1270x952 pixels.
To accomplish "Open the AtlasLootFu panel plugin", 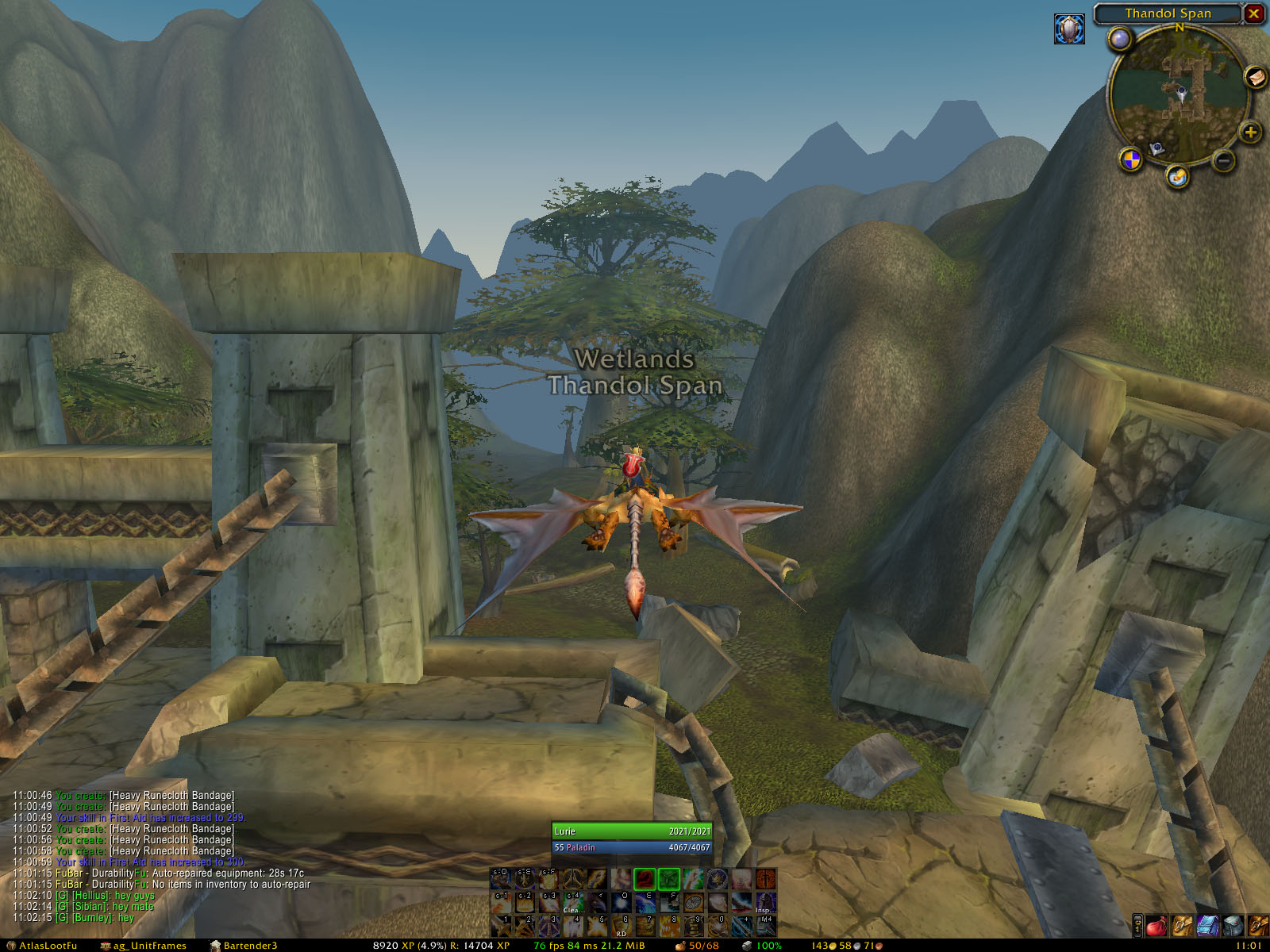I will coord(42,946).
